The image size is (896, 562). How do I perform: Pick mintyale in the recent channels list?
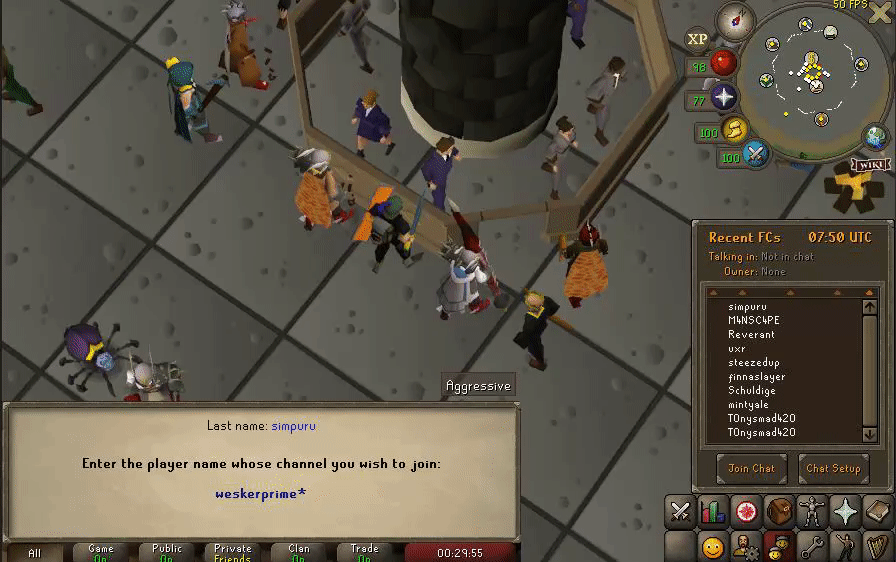point(749,405)
